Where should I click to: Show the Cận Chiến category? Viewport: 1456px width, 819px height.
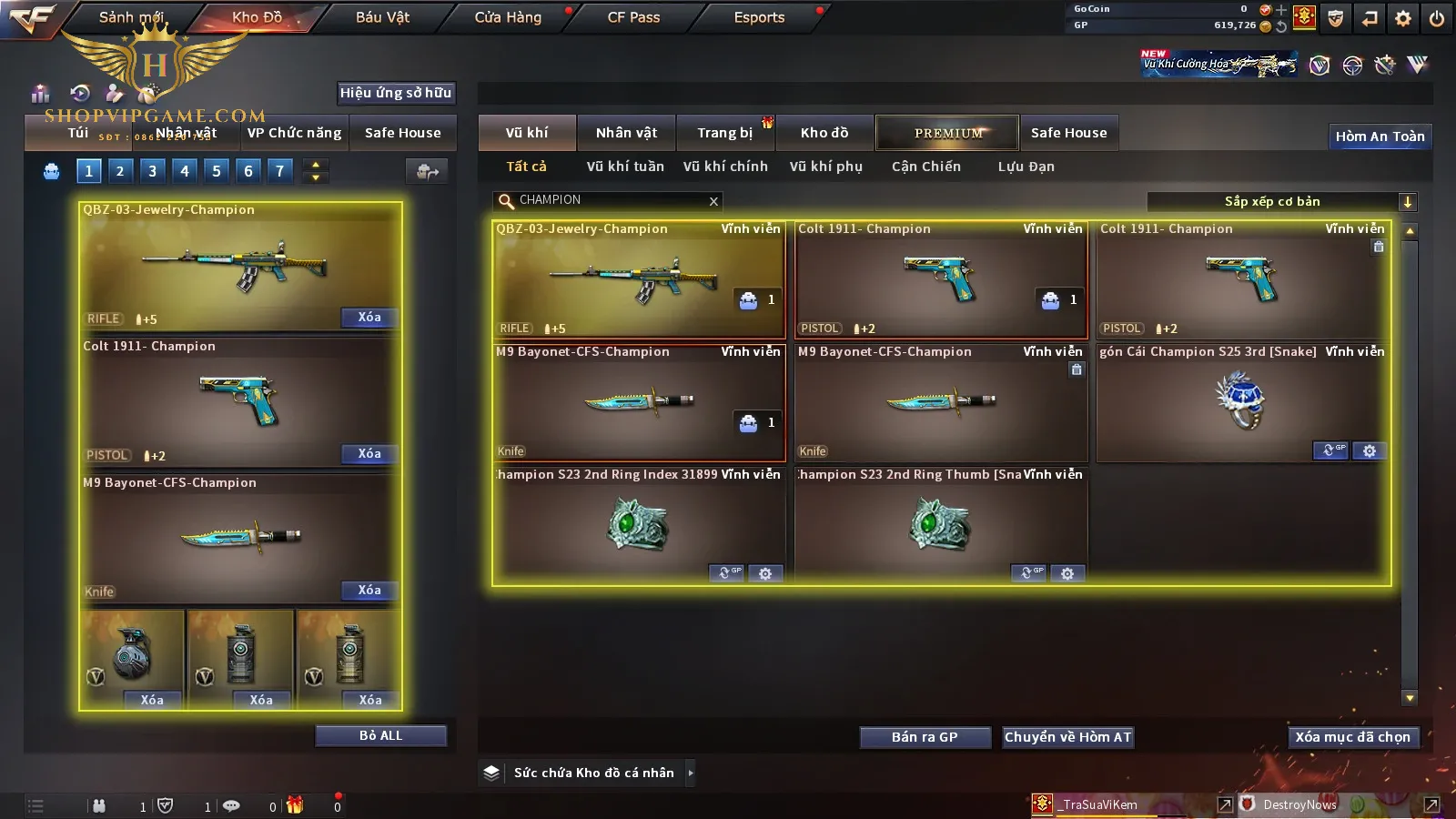pos(925,167)
